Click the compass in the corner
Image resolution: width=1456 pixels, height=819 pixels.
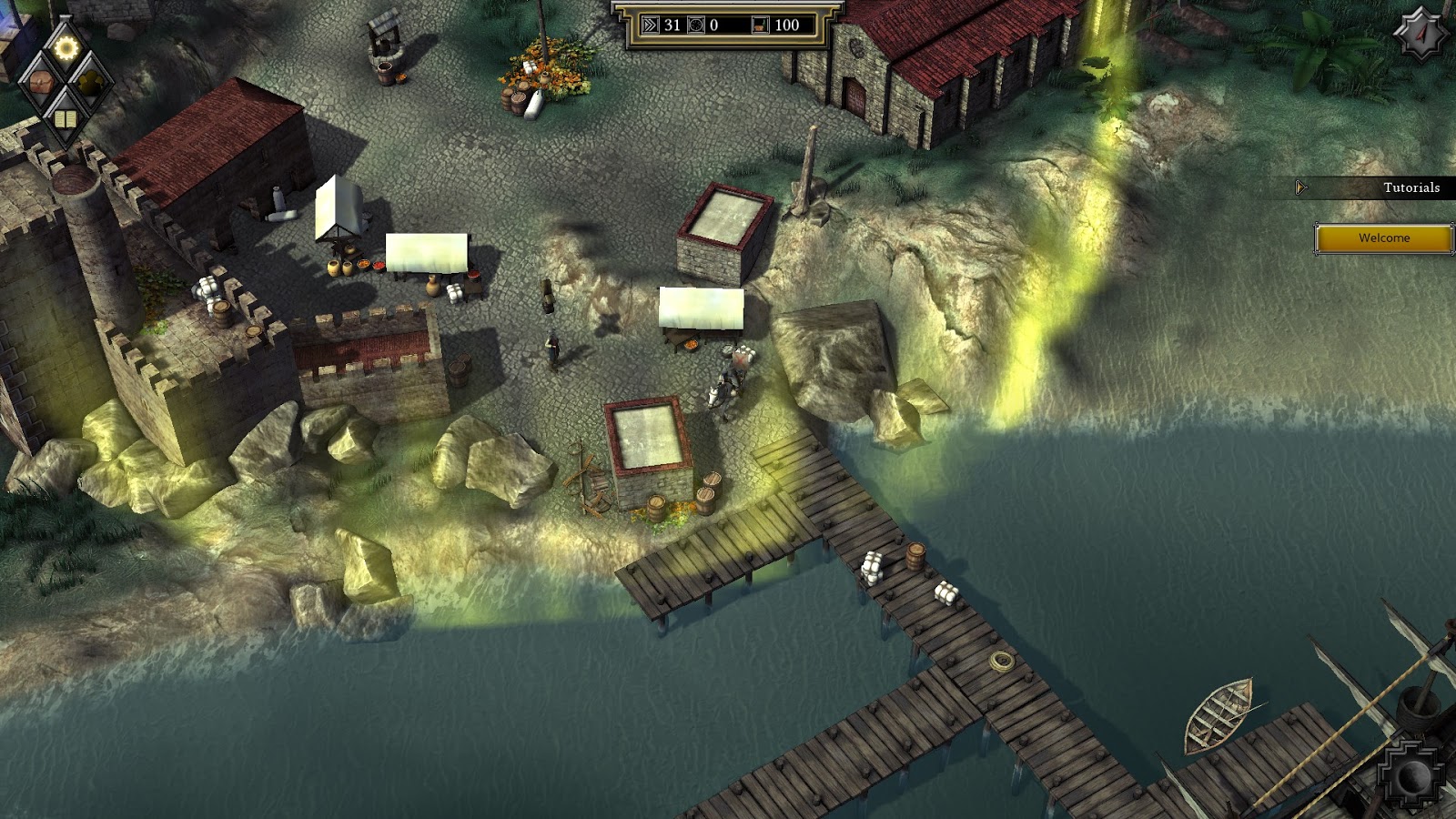coord(1421,34)
